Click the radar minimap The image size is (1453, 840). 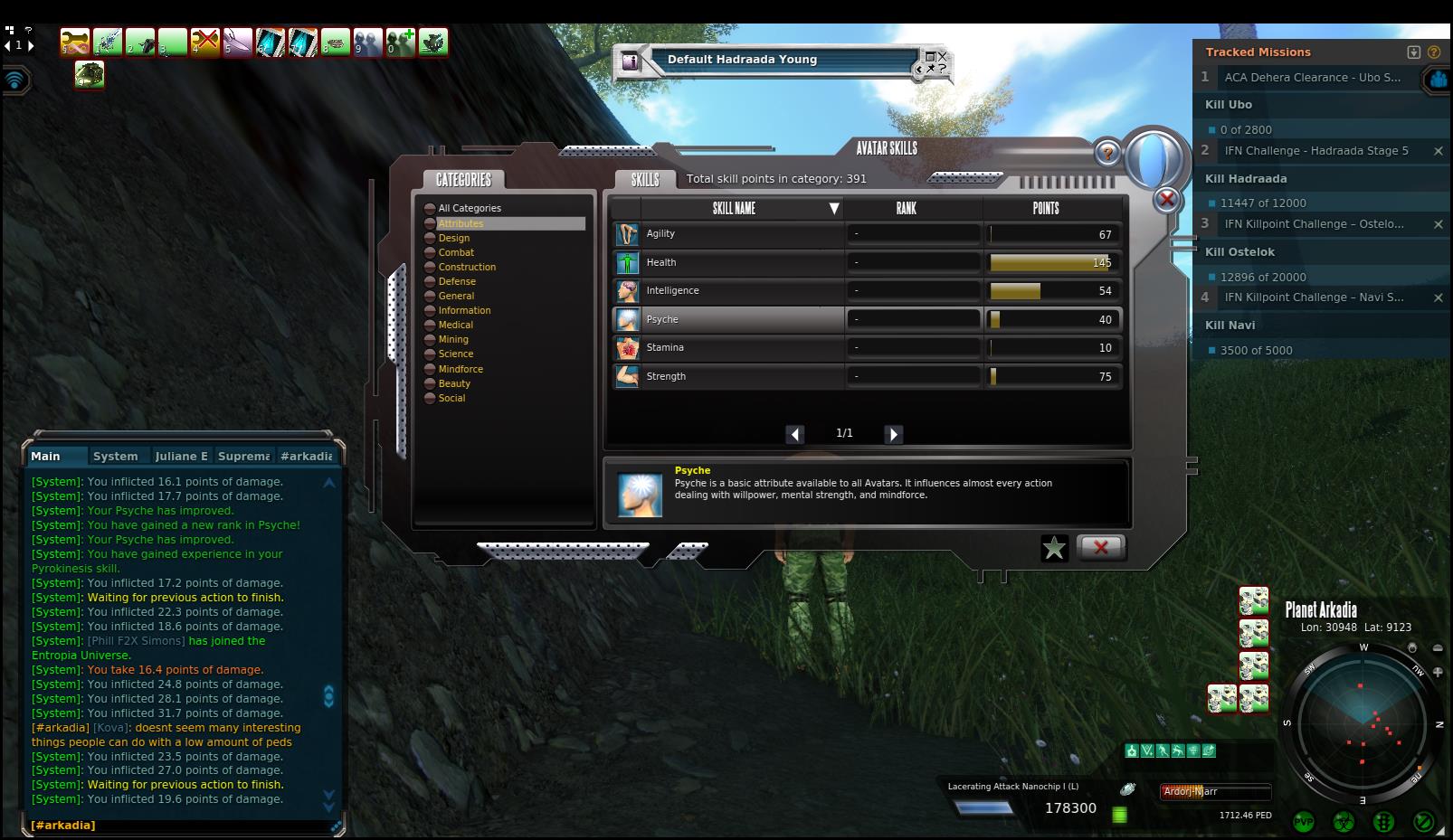click(1363, 722)
